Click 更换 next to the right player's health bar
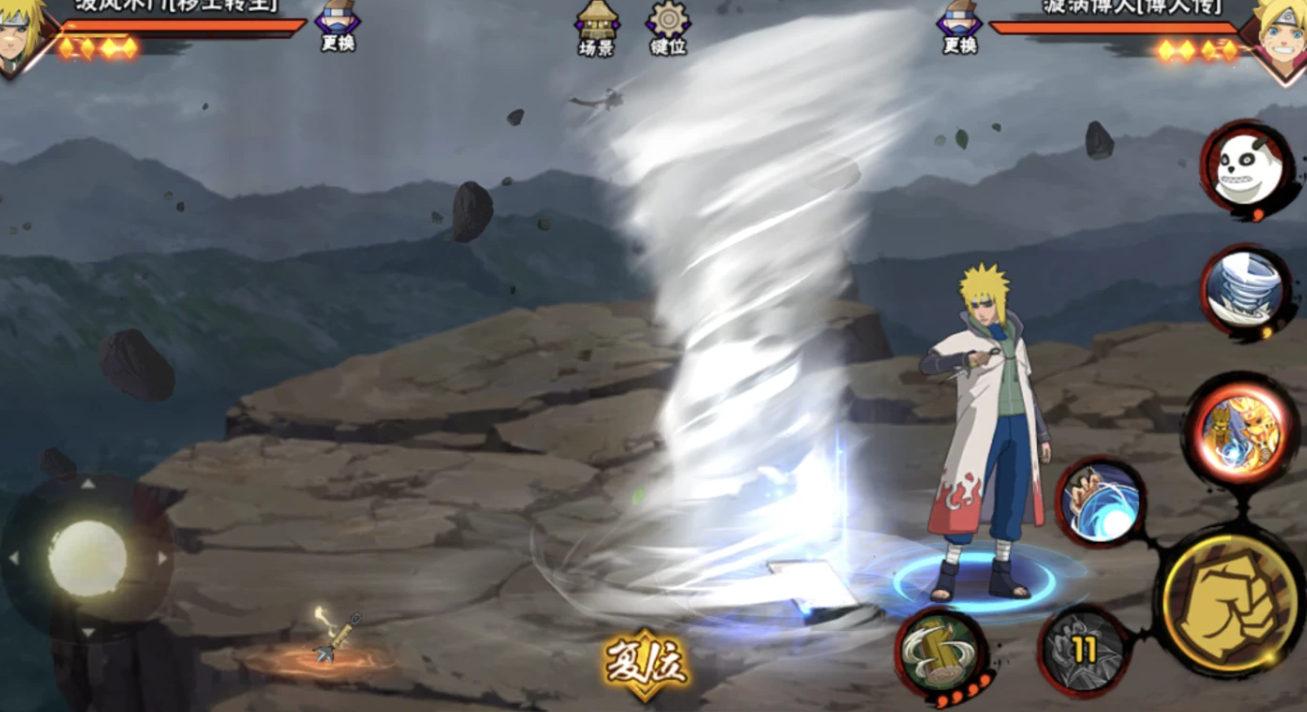 (959, 27)
